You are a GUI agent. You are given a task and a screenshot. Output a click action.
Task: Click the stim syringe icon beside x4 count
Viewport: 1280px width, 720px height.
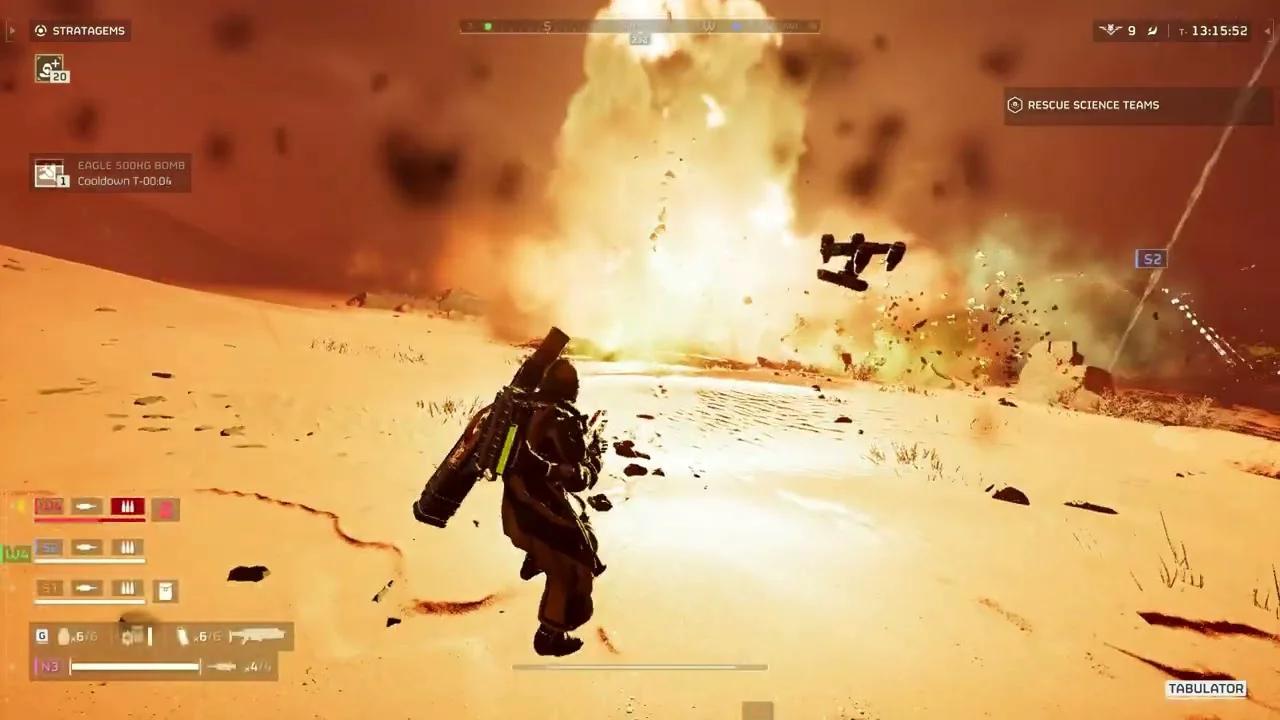pos(220,666)
